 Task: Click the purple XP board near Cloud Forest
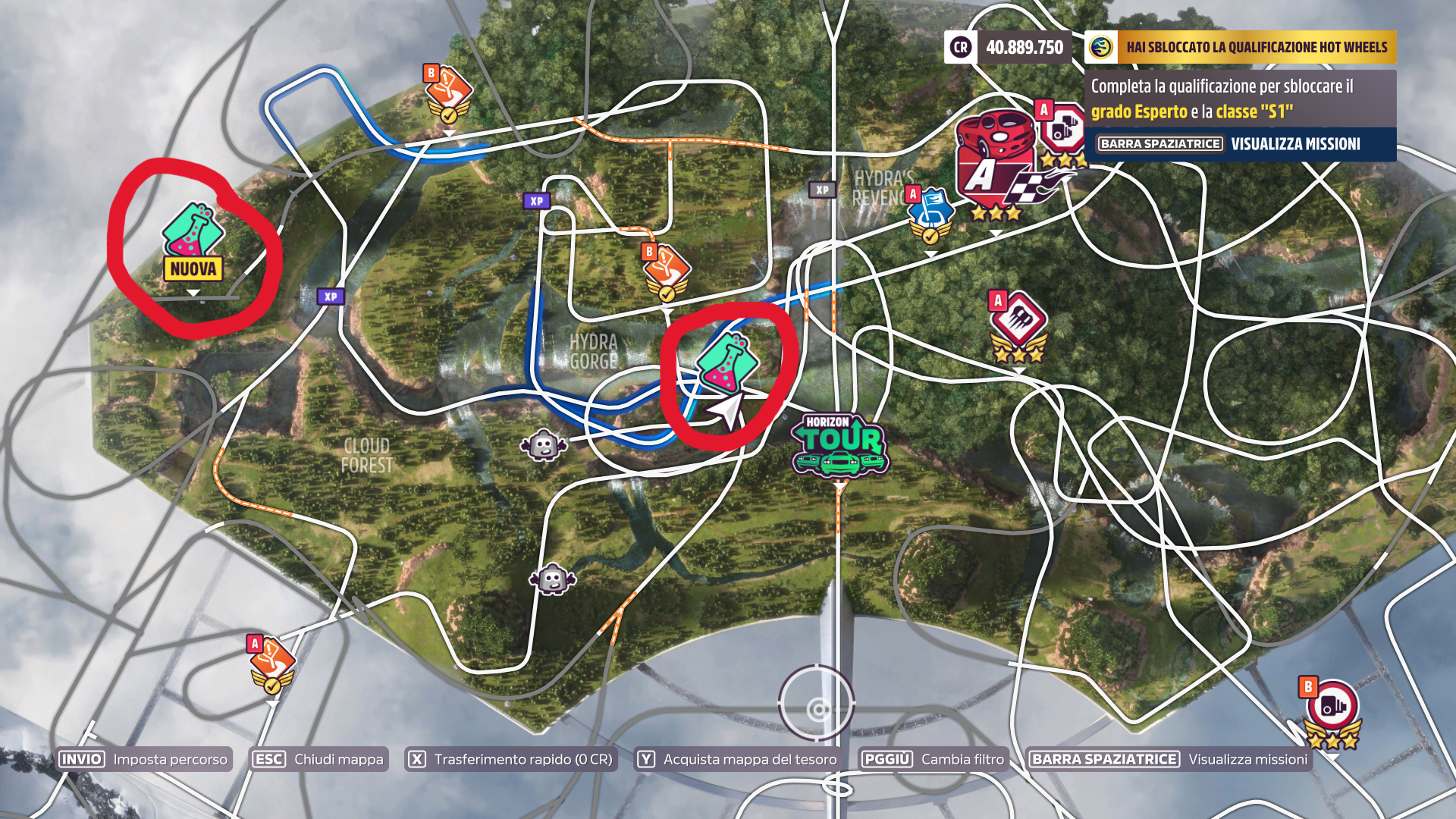click(329, 296)
